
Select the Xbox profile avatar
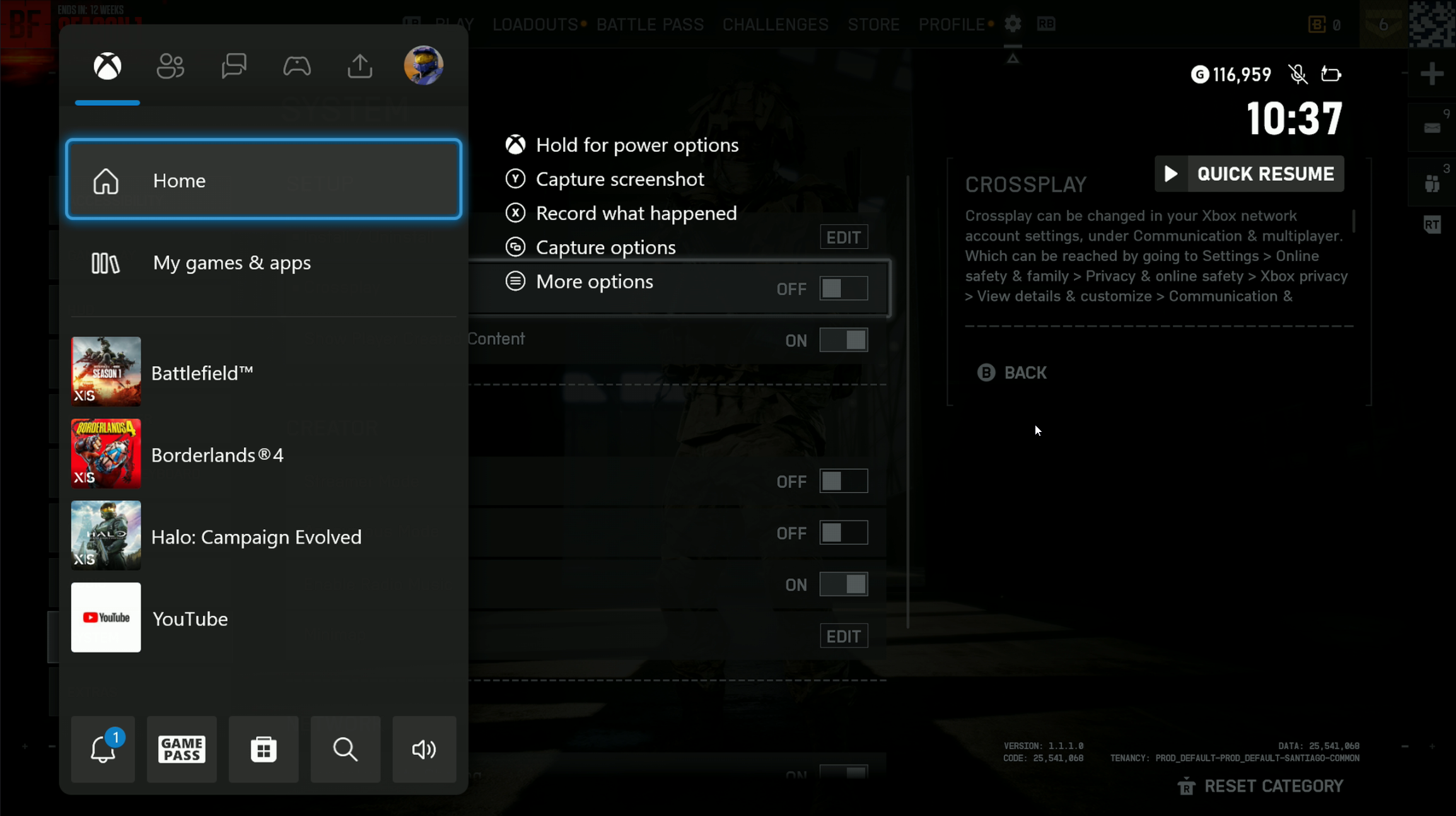(x=423, y=65)
